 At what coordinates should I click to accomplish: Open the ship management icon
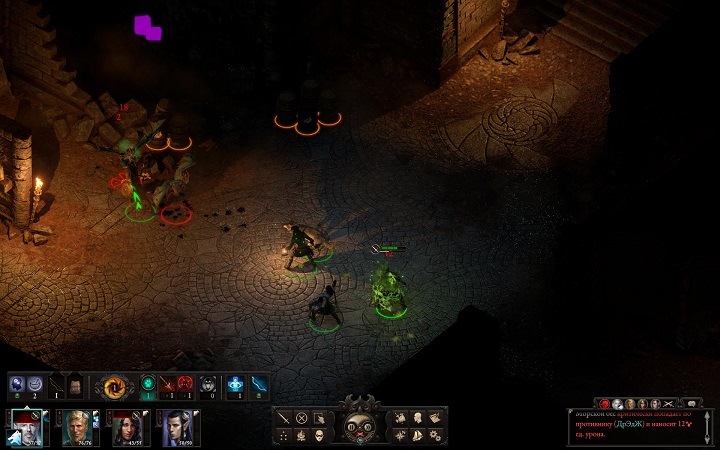tap(417, 435)
